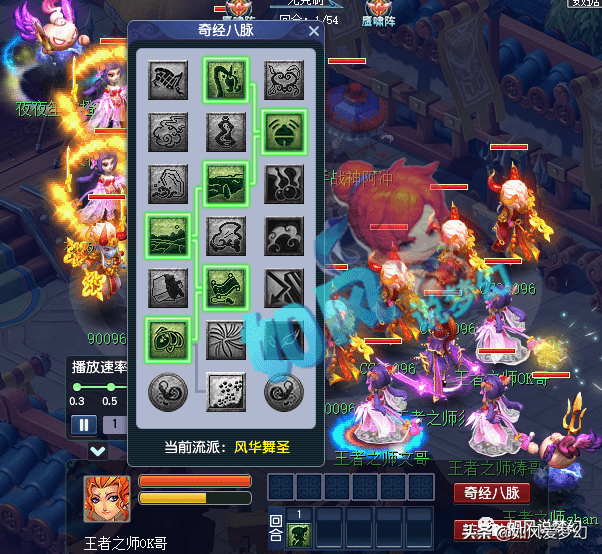Select the spiral vortex meridian node

tap(224, 338)
